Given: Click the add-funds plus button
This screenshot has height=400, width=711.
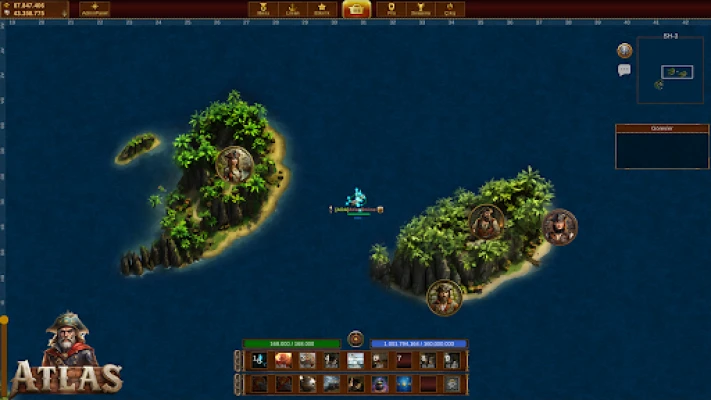Looking at the screenshot, I should point(94,9).
